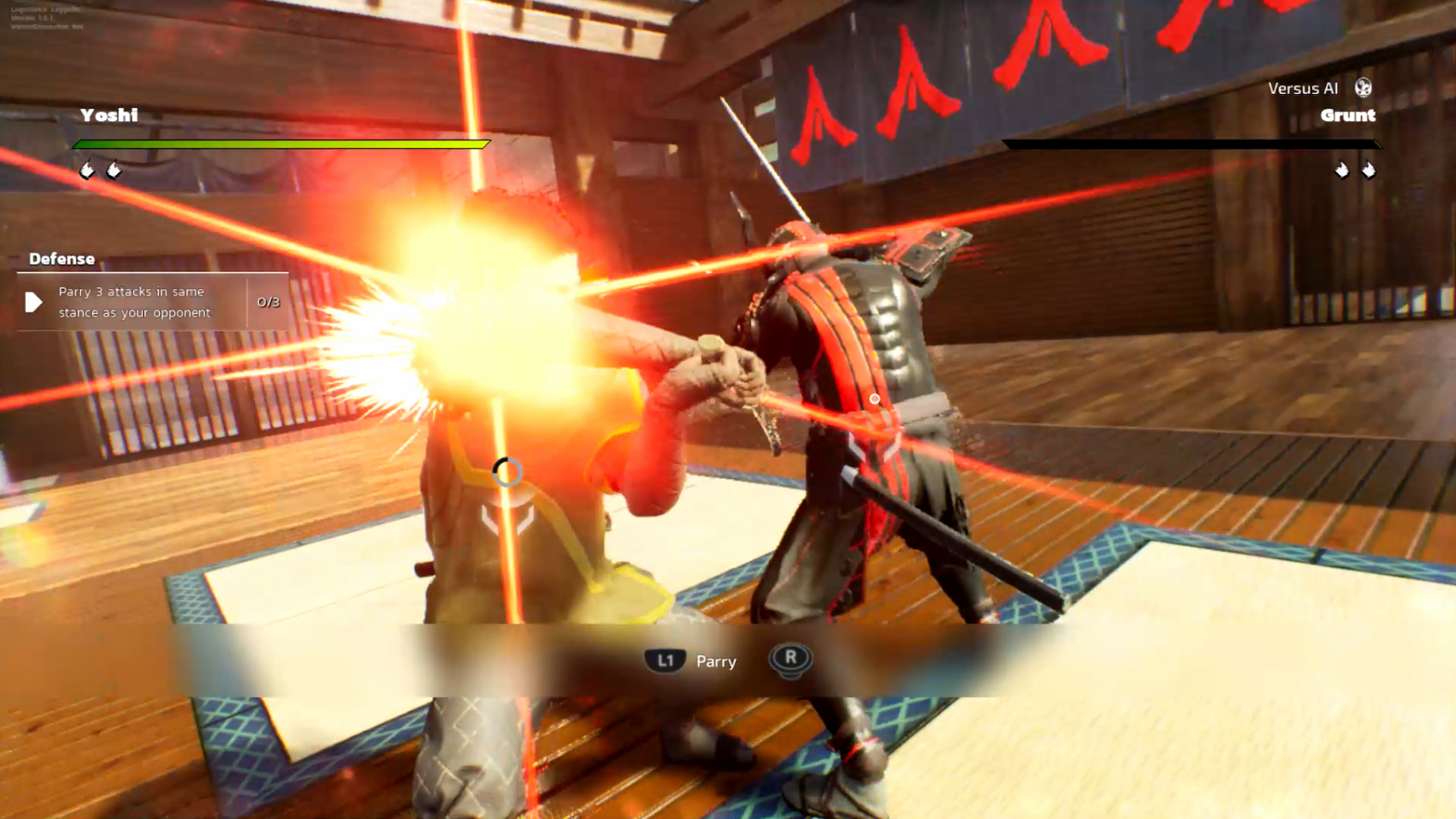Click the Versus AI mode icon

point(1363,89)
